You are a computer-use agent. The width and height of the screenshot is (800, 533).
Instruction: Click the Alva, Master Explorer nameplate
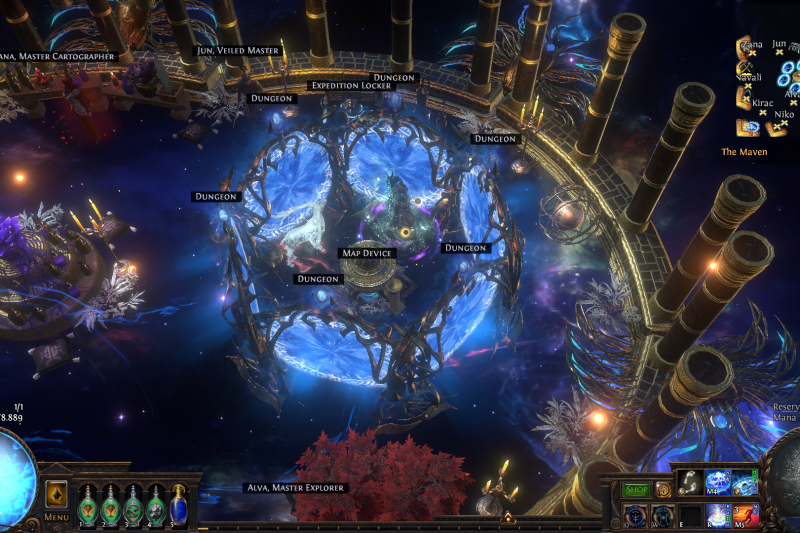click(296, 488)
